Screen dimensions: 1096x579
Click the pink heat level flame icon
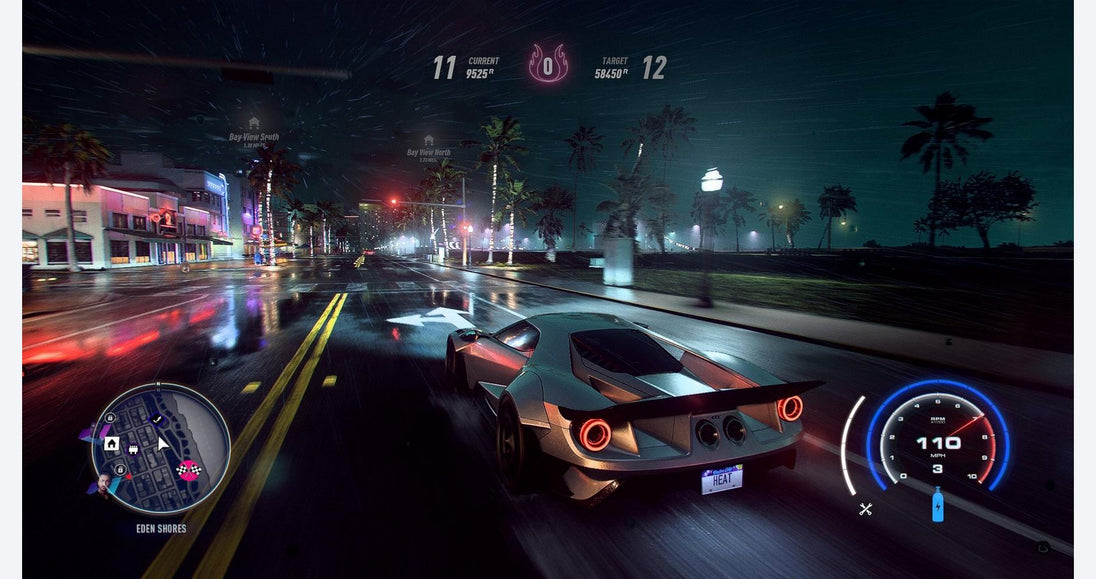pos(548,64)
